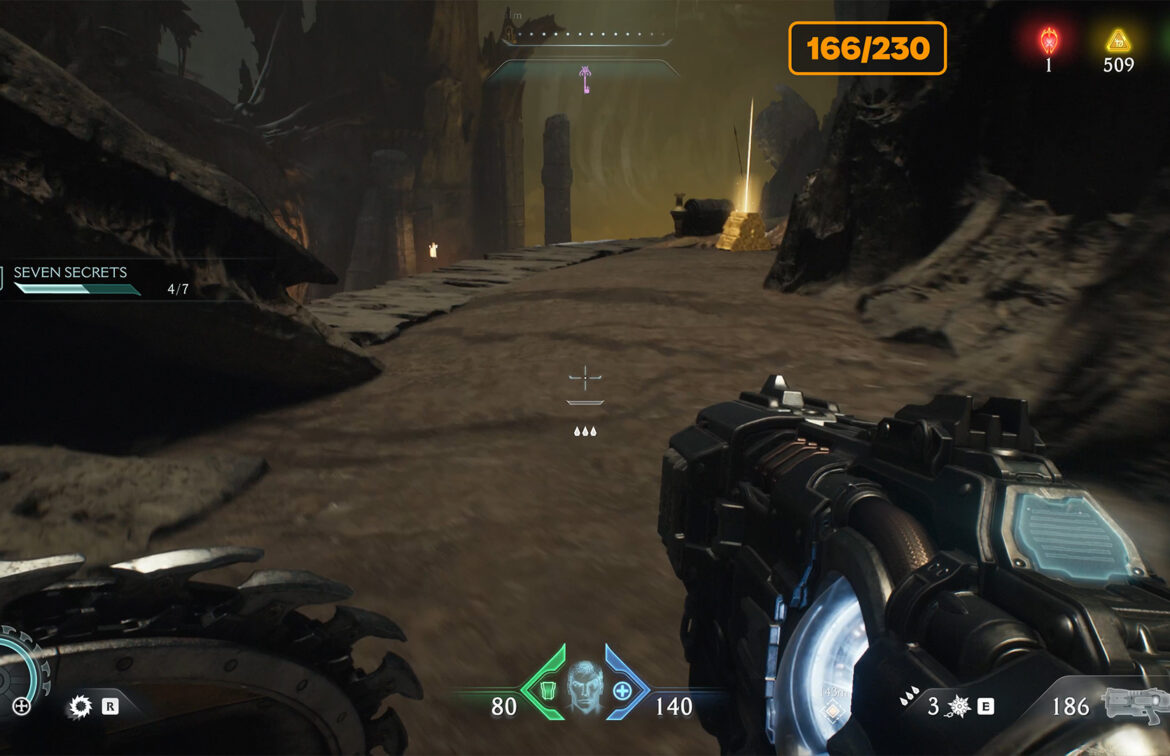
Task: Click the Slayer face portrait
Action: [x=584, y=684]
